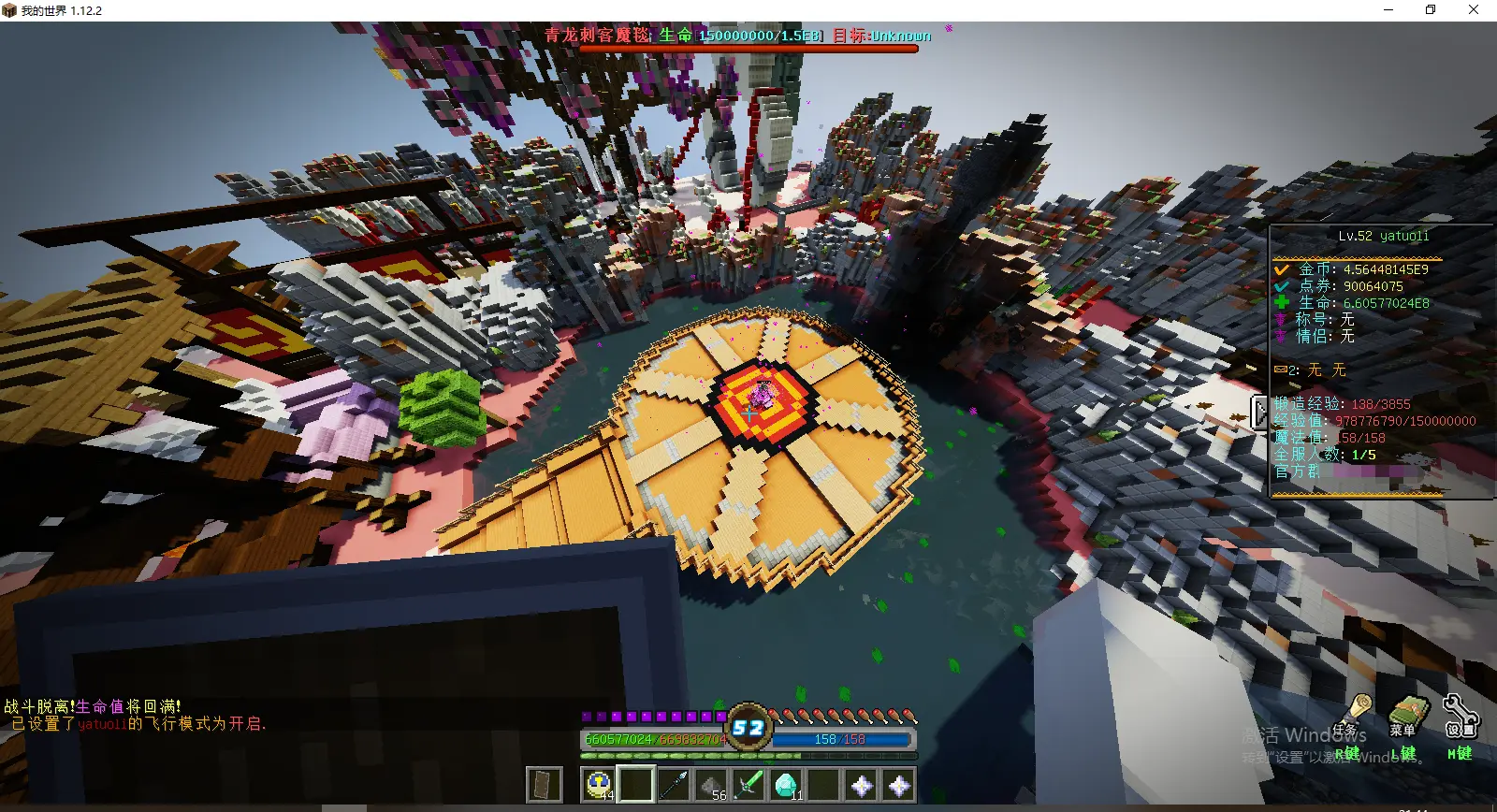Select the green sword hotbar slot

748,785
